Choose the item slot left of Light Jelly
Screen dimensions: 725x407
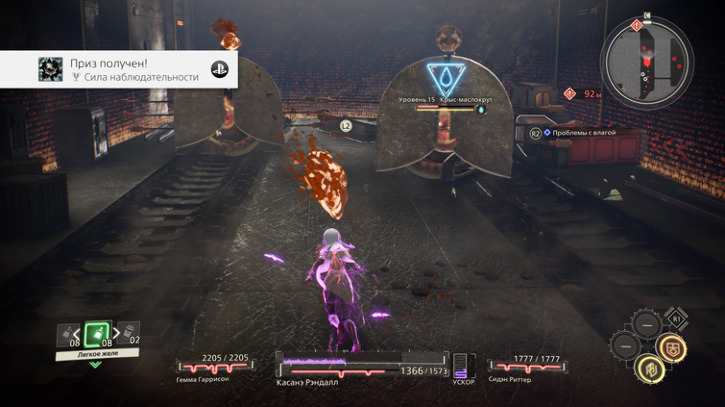[x=62, y=334]
